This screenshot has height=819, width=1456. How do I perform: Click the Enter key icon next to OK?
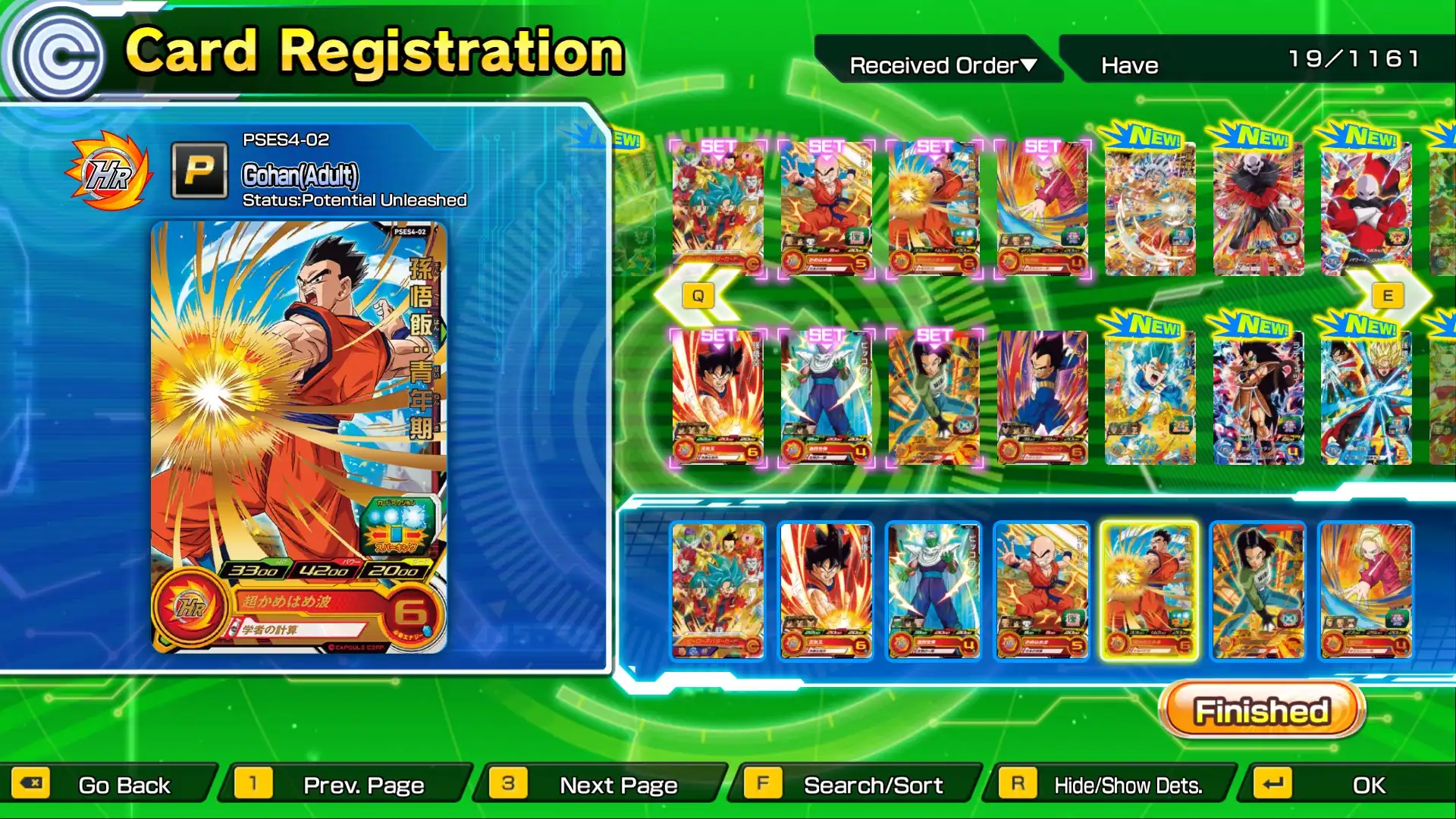tap(1273, 785)
